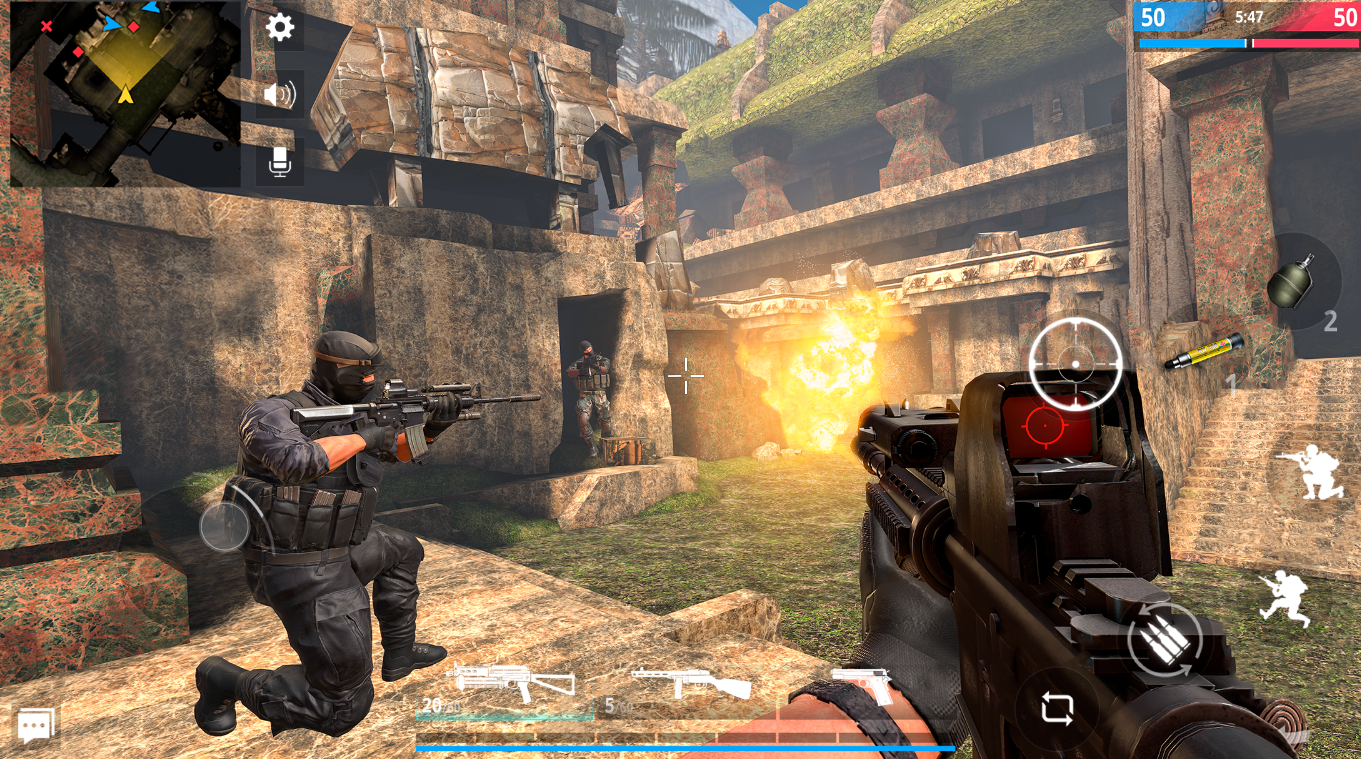Toggle the microphone voice chat
The height and width of the screenshot is (759, 1361).
[x=280, y=162]
